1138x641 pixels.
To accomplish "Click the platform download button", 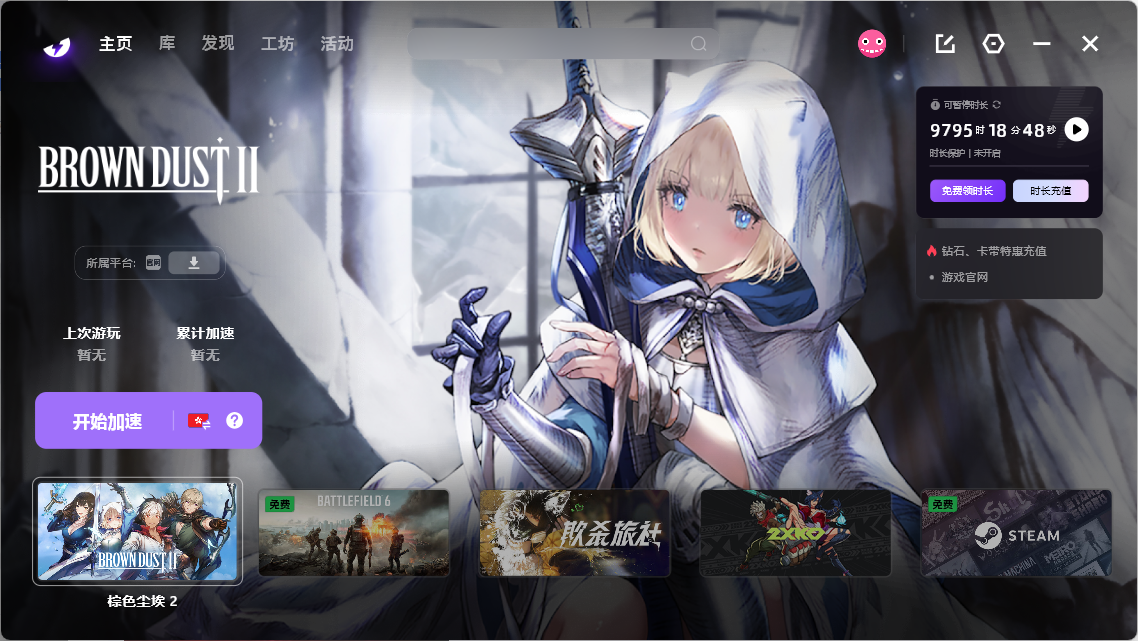I will [194, 263].
